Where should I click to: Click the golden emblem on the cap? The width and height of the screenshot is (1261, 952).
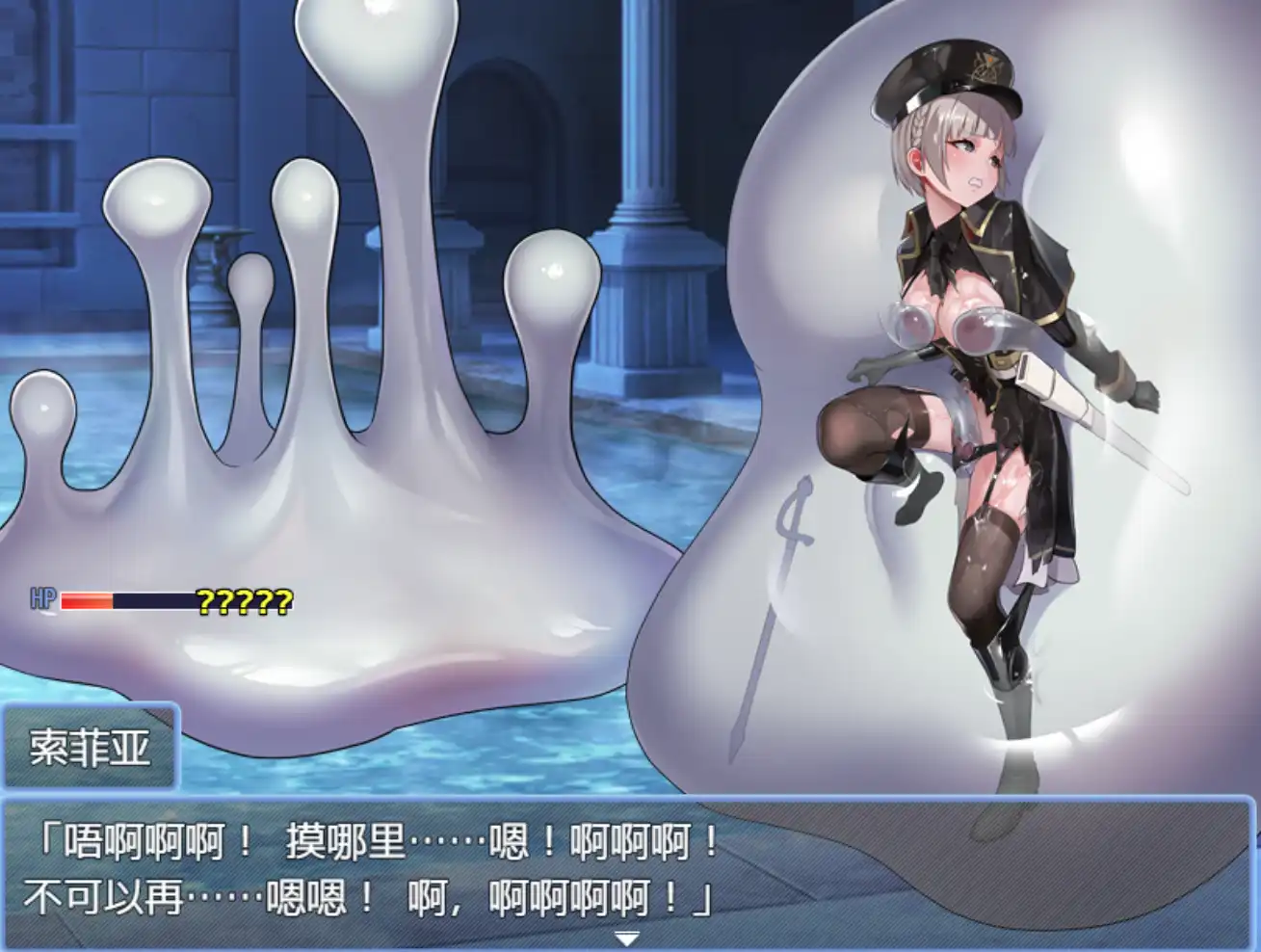(984, 67)
